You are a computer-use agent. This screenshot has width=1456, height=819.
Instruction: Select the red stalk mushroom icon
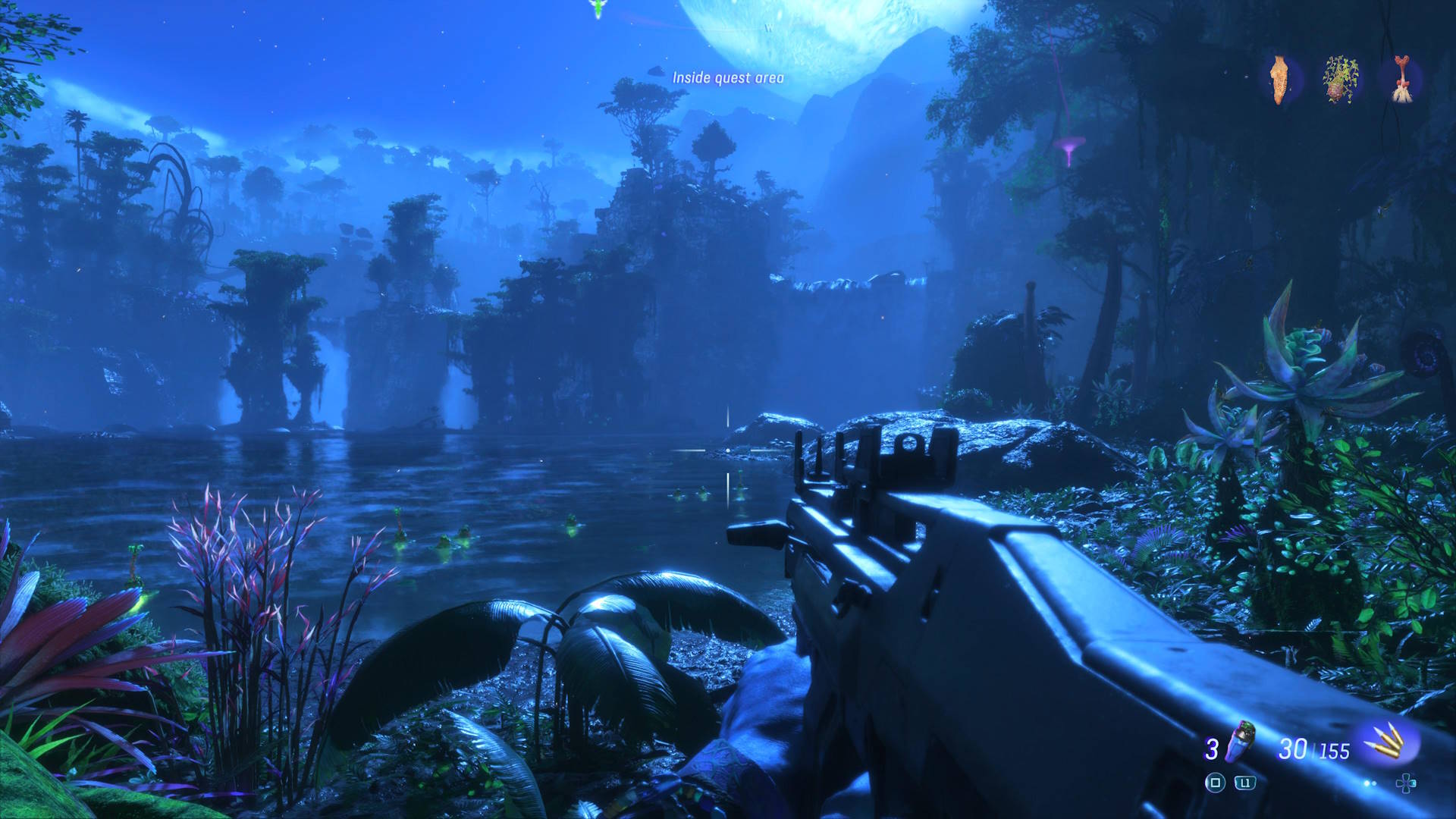click(1401, 79)
